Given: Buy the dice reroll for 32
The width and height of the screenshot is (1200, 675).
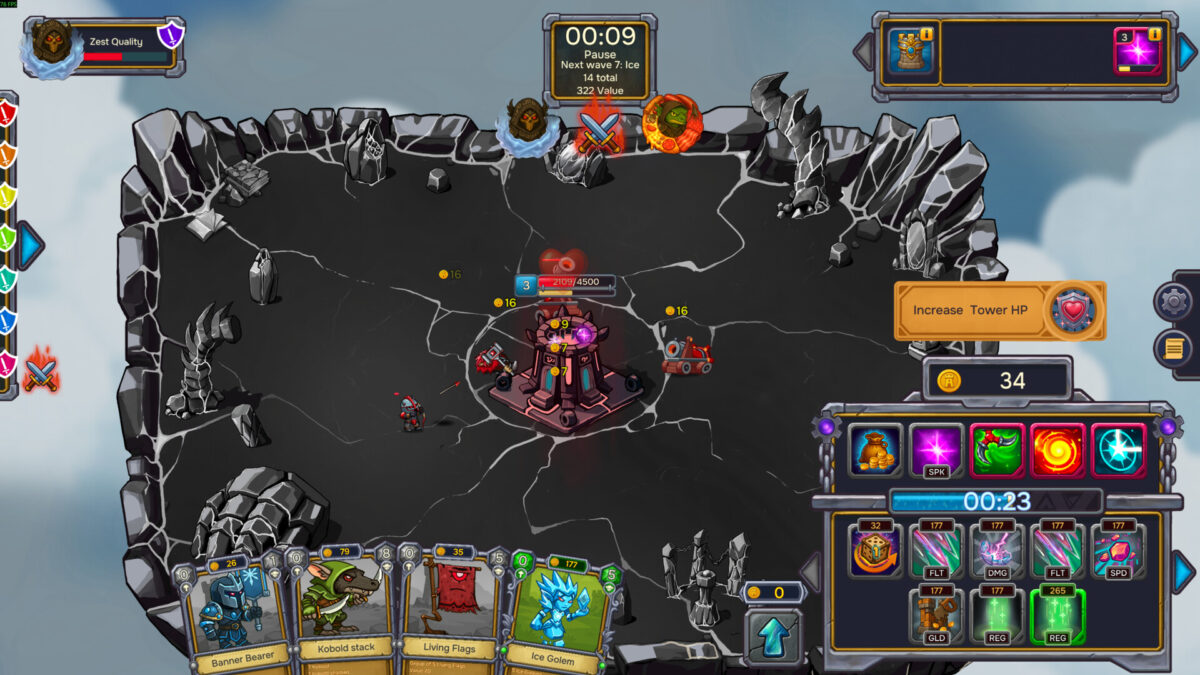Looking at the screenshot, I should pos(876,551).
